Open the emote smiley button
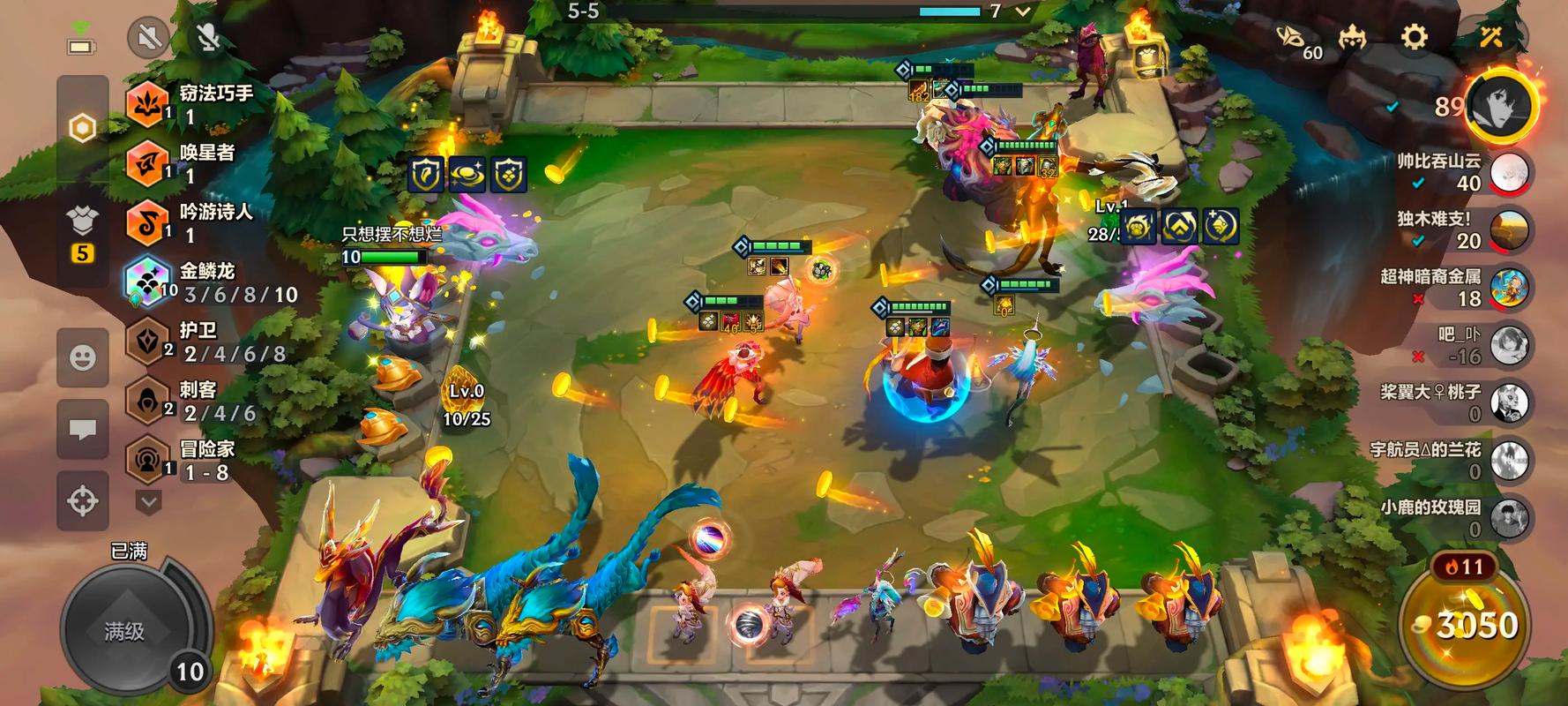Viewport: 1568px width, 706px height. 83,357
